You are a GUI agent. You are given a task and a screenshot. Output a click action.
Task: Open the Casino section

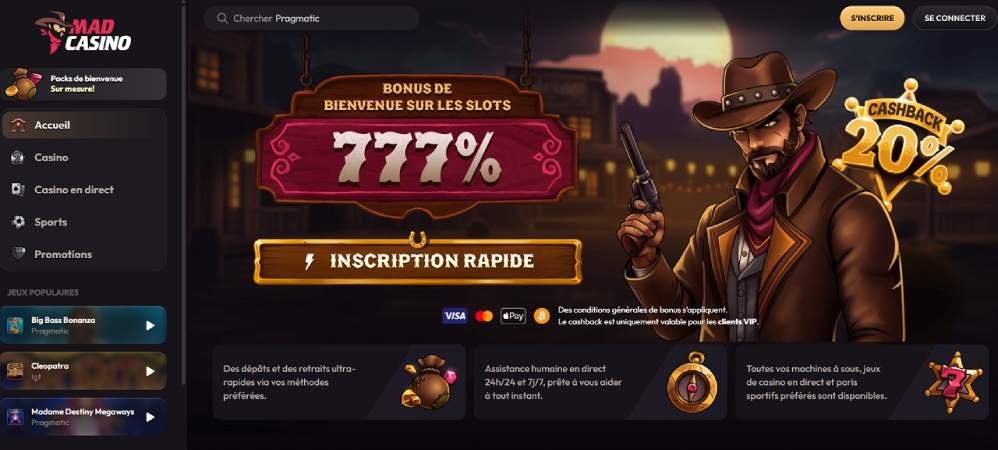point(52,157)
